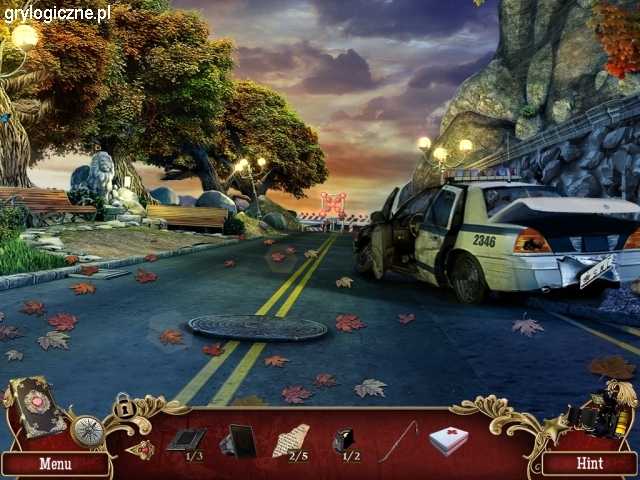The width and height of the screenshot is (640, 480).
Task: Open the journal book with red gem
Action: coord(36,403)
